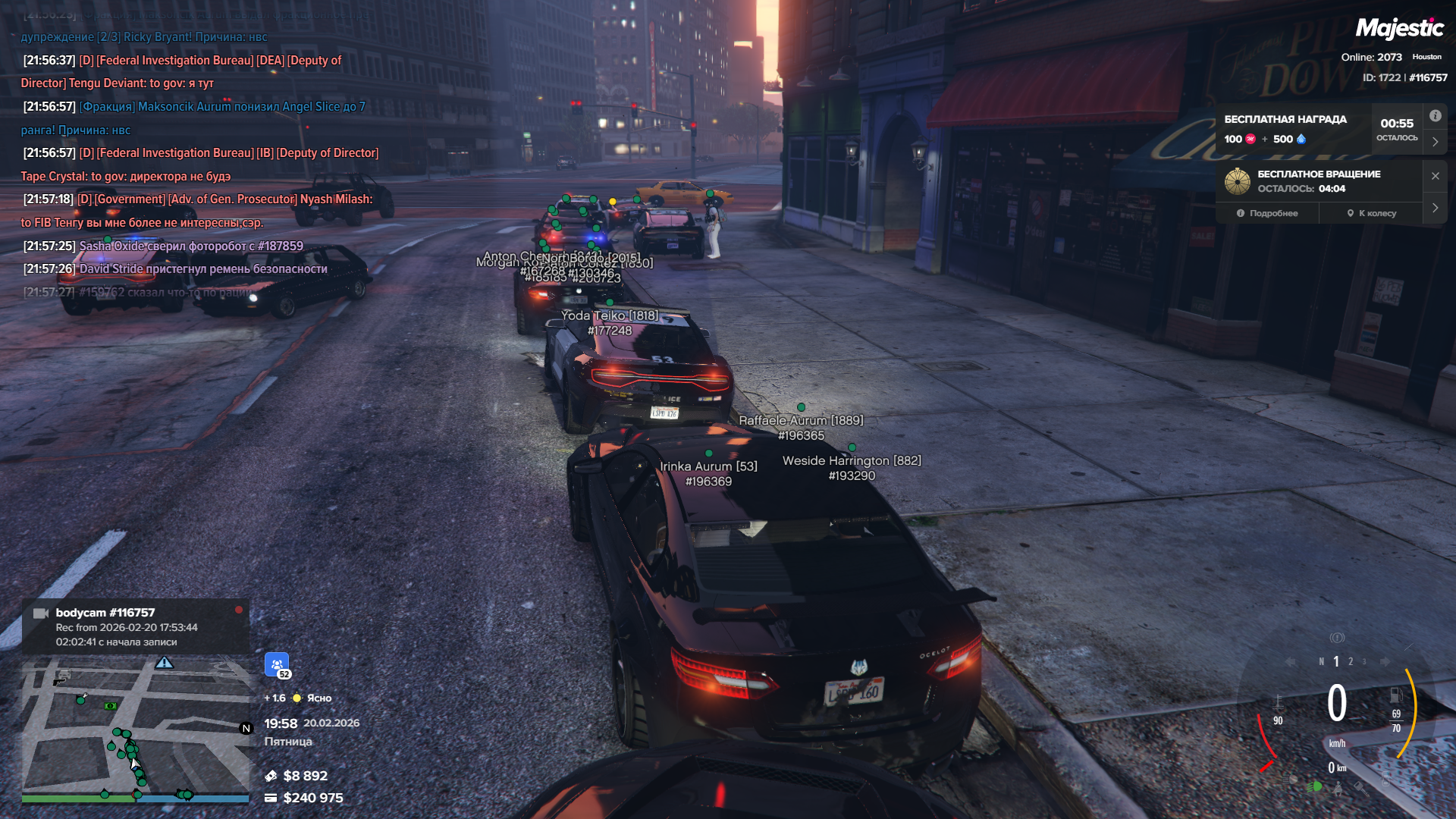Select the green cash marker on minimap
Screen dimensions: 1456x819
pyautogui.click(x=111, y=706)
